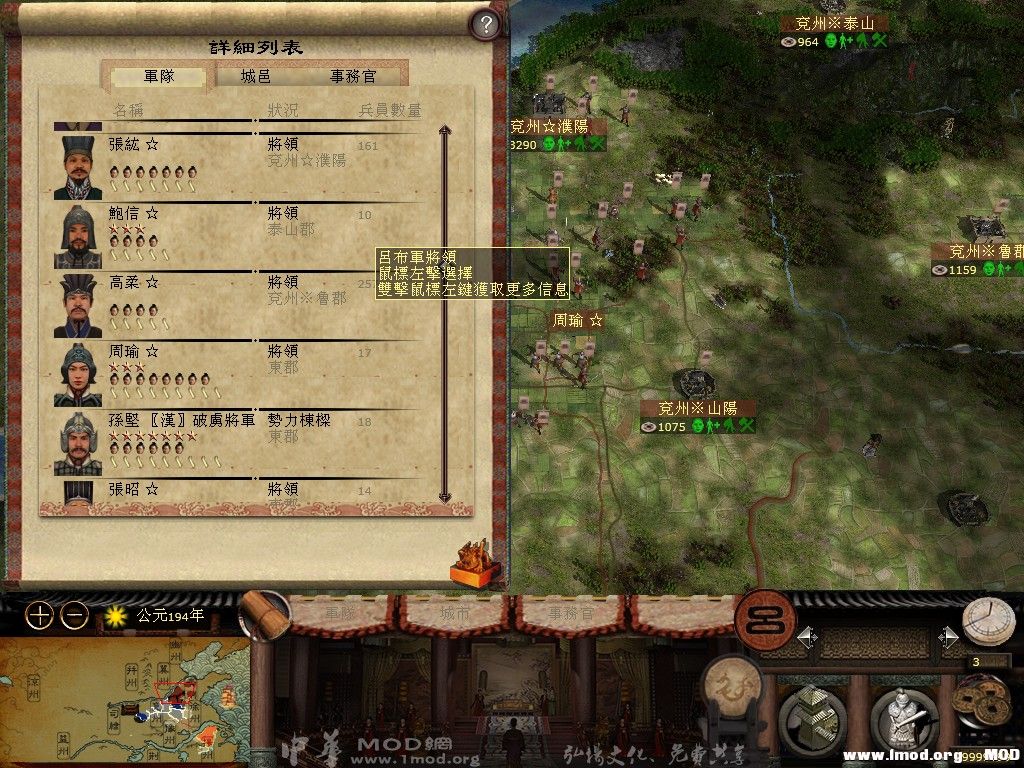Sort the list by 兵員數量 column

(390, 110)
